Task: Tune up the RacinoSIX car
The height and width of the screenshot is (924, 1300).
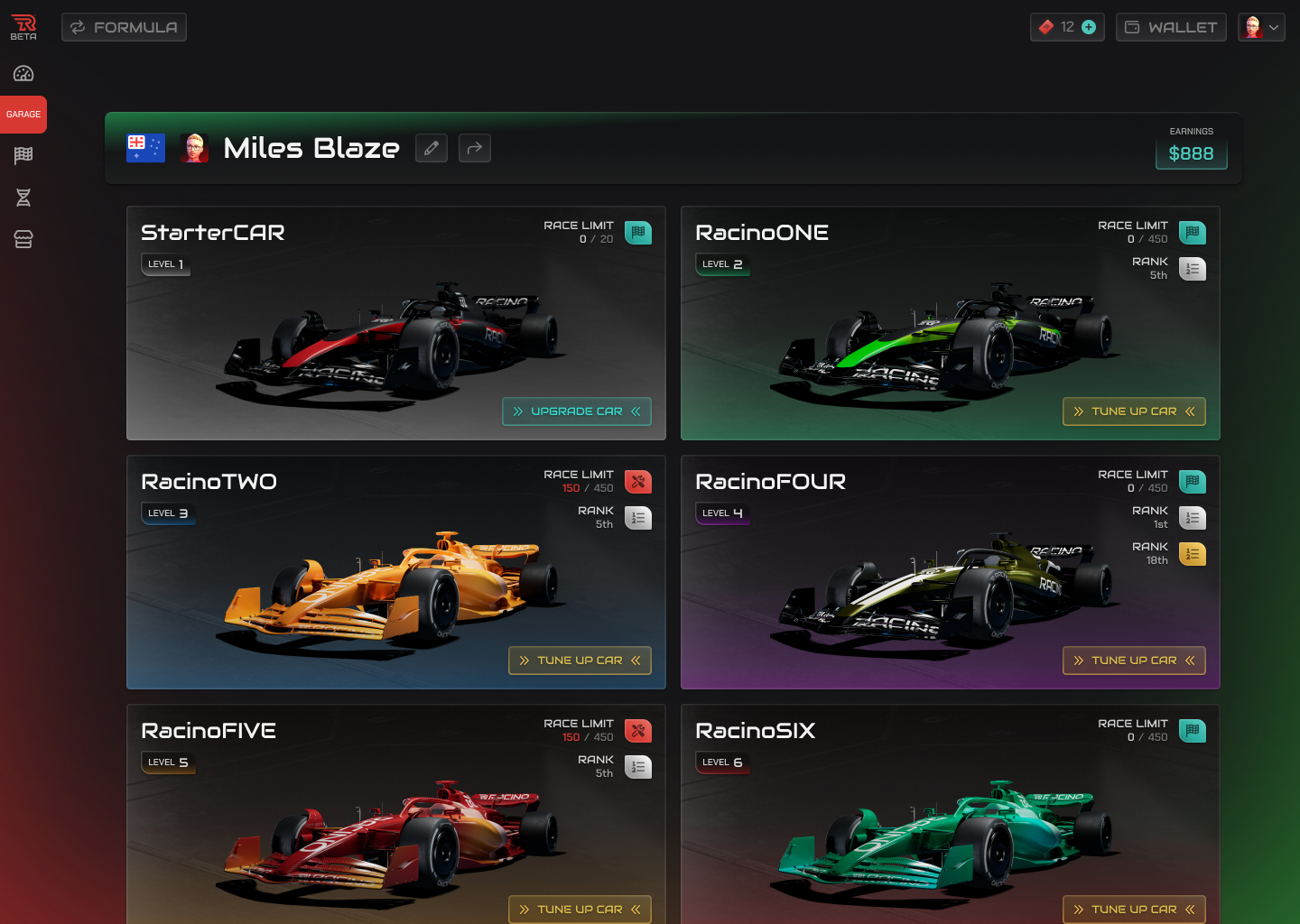Action: click(x=1134, y=909)
